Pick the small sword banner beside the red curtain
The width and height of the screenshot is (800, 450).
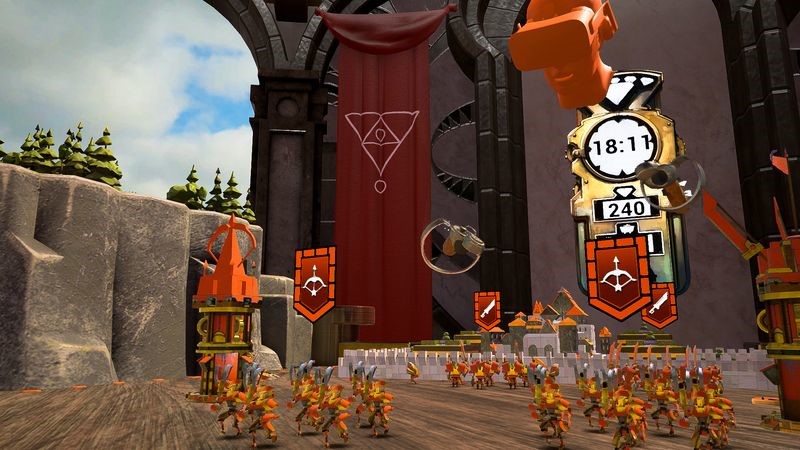tap(487, 311)
